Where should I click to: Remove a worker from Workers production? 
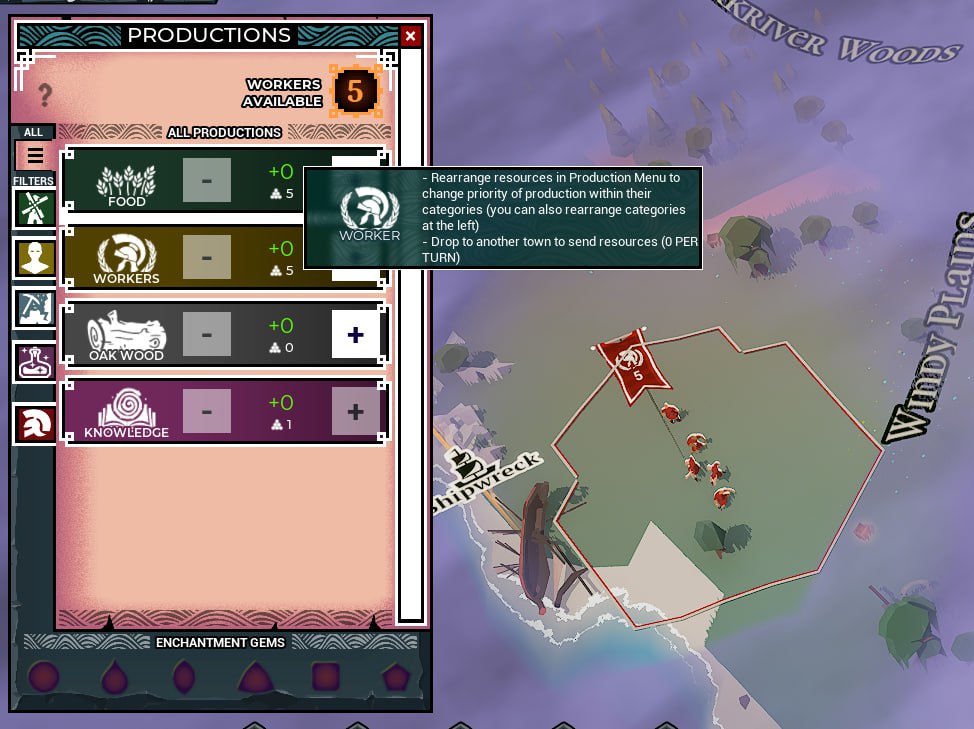coord(207,257)
